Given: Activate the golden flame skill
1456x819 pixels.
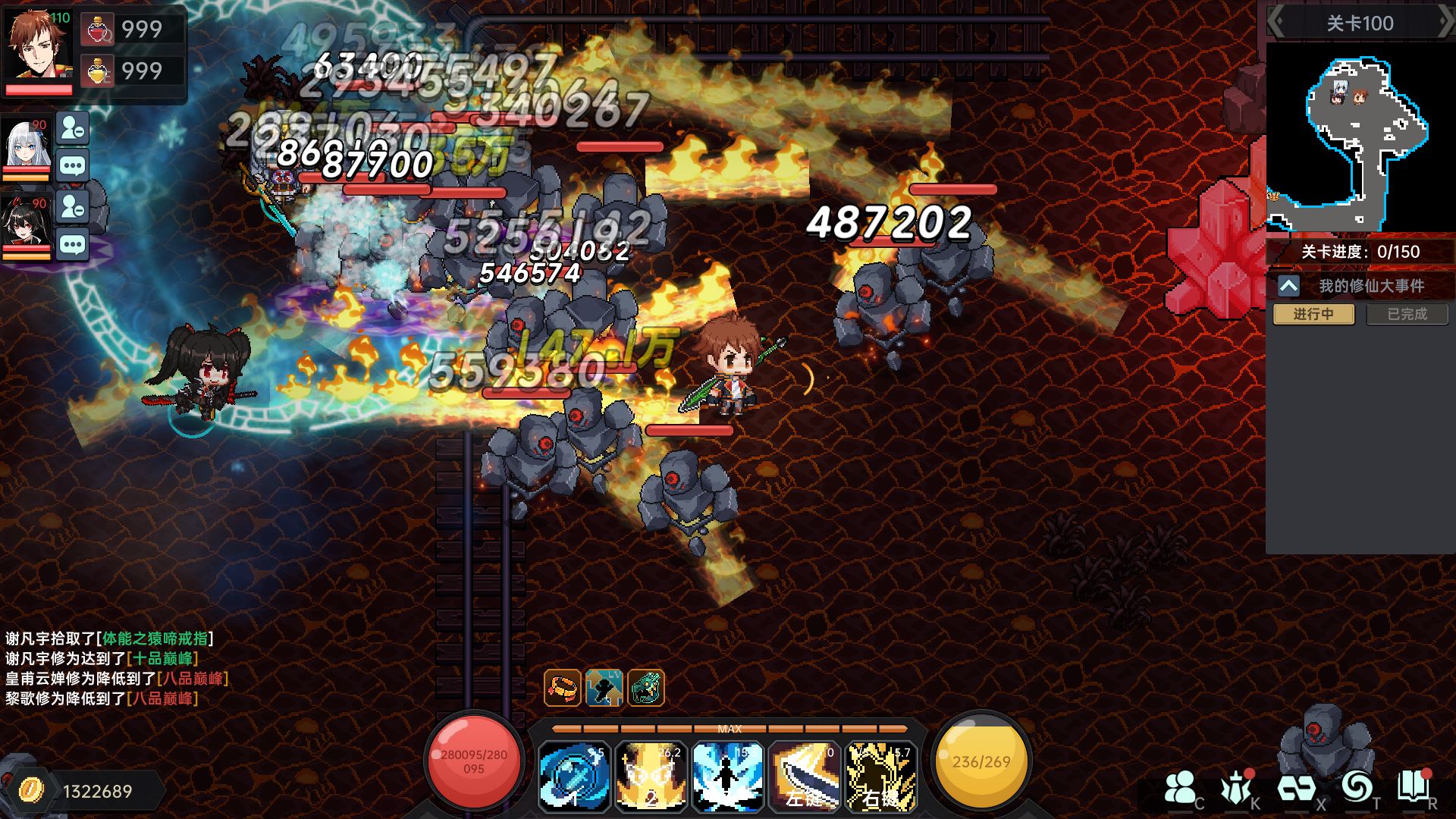Looking at the screenshot, I should click(651, 777).
